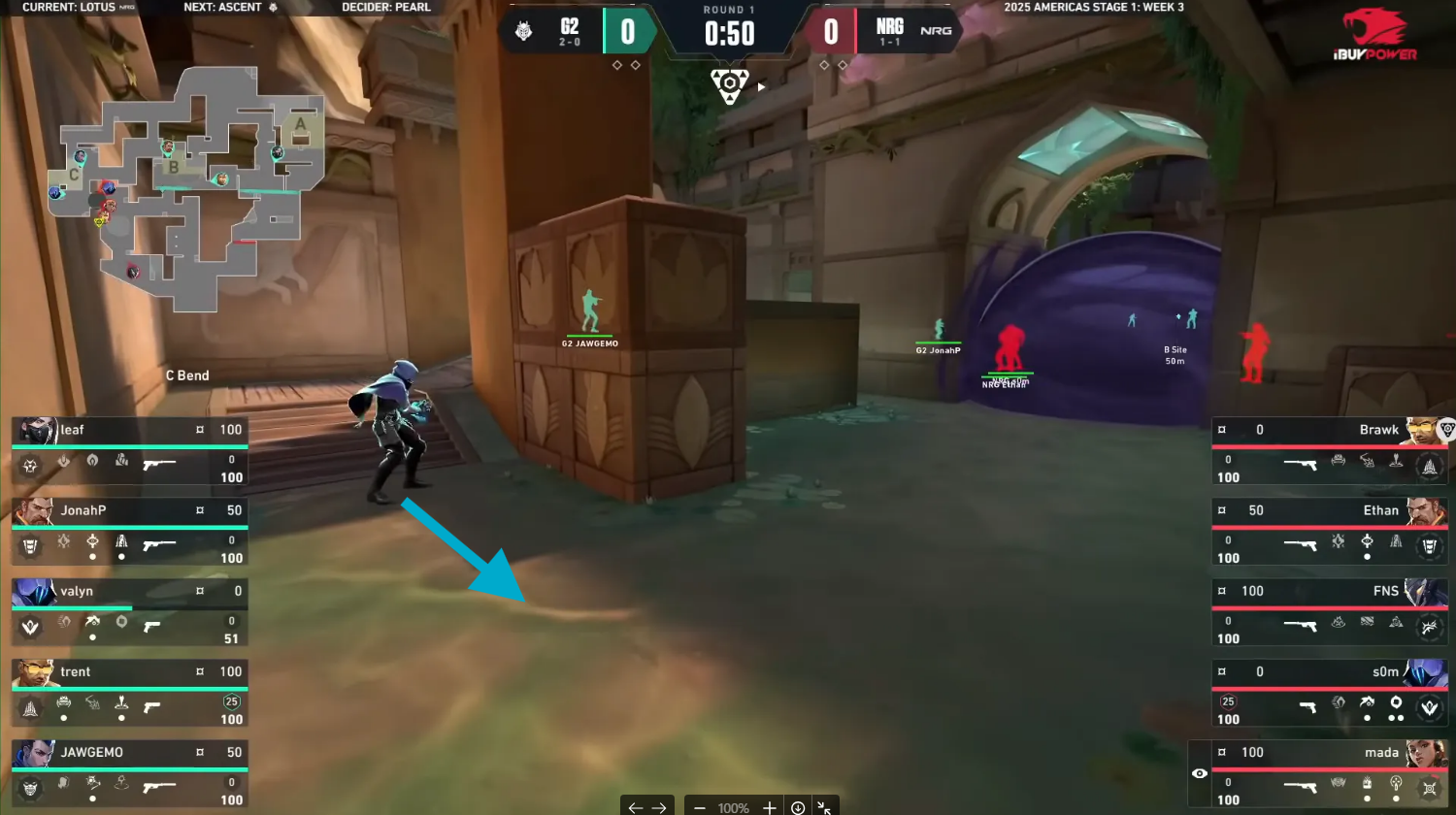Select Brawk's player card

1330,451
